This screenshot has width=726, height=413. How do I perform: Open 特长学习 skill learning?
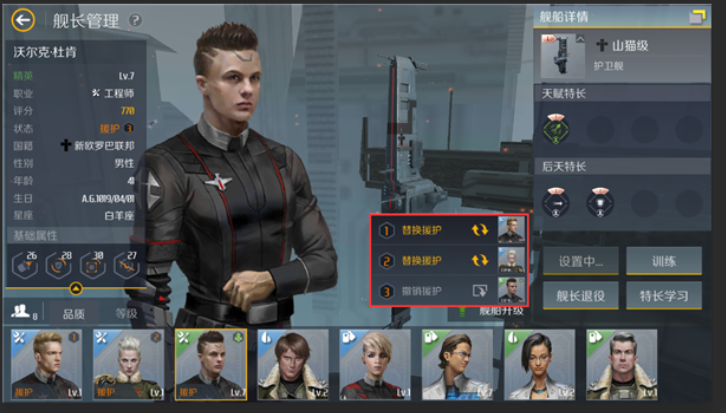pyautogui.click(x=663, y=295)
